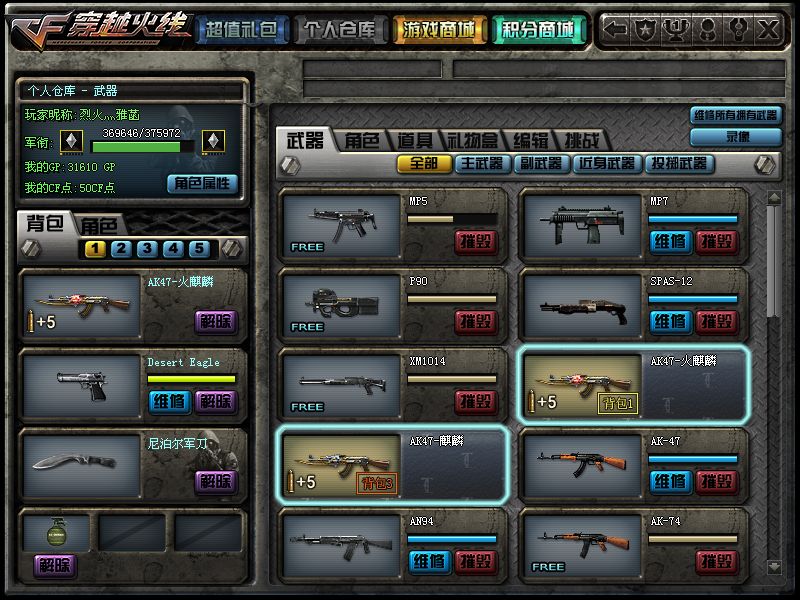The width and height of the screenshot is (800, 600).
Task: Destroy the P90 weapon
Action: pos(476,321)
